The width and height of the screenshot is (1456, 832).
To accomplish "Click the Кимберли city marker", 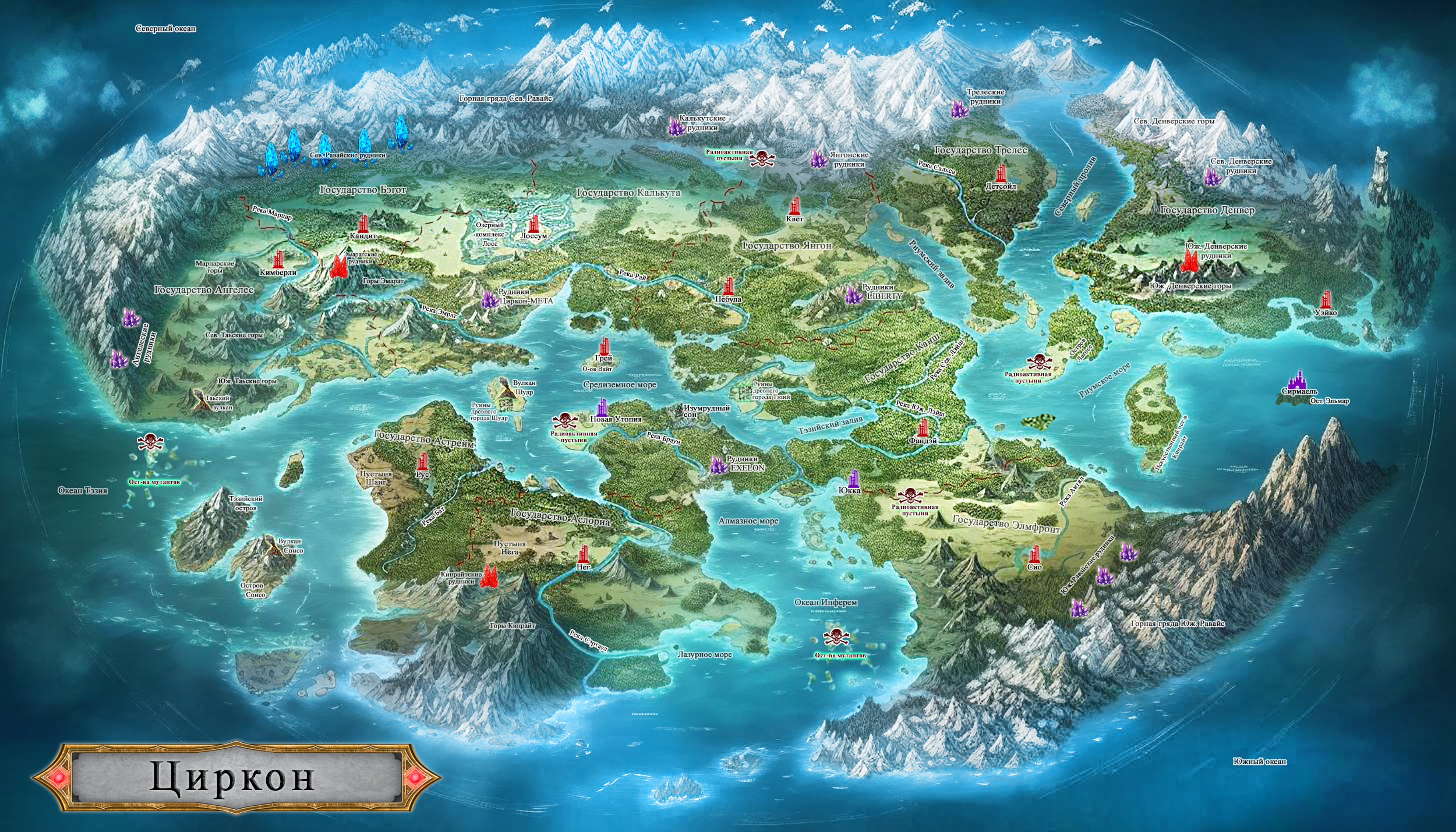I will pos(280,260).
